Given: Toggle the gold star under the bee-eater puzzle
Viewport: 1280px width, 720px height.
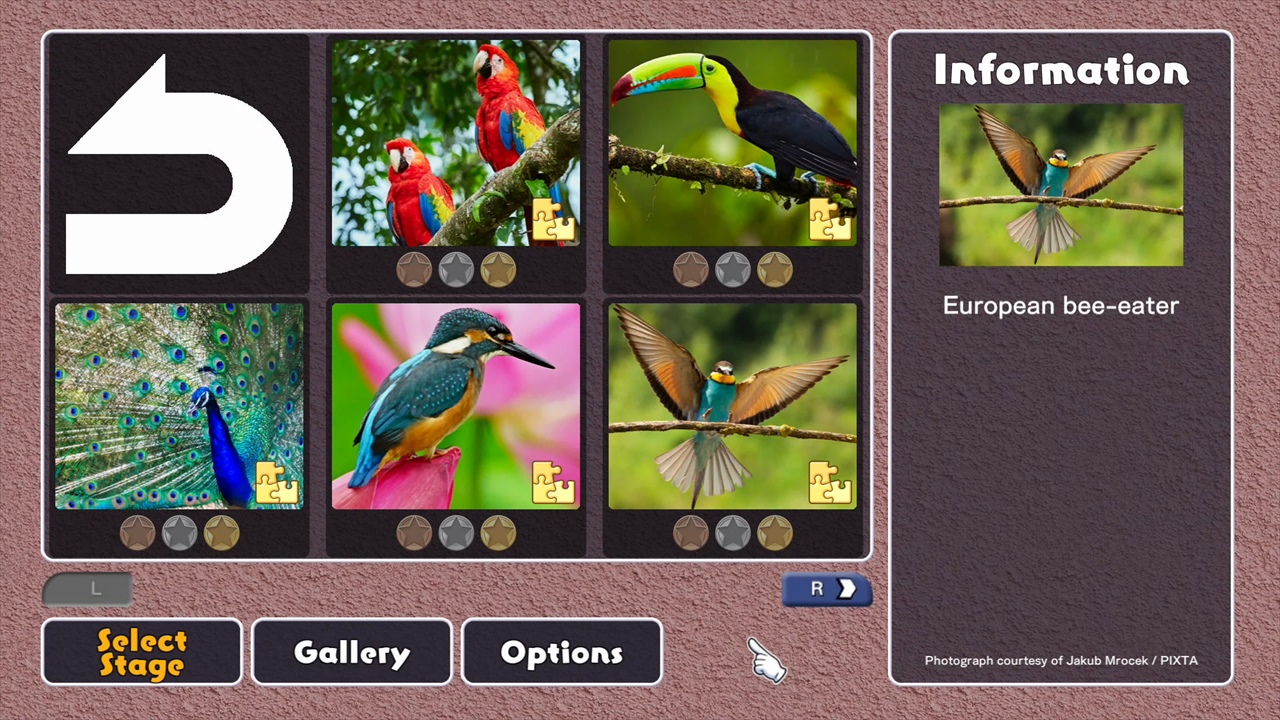Looking at the screenshot, I should pos(775,533).
